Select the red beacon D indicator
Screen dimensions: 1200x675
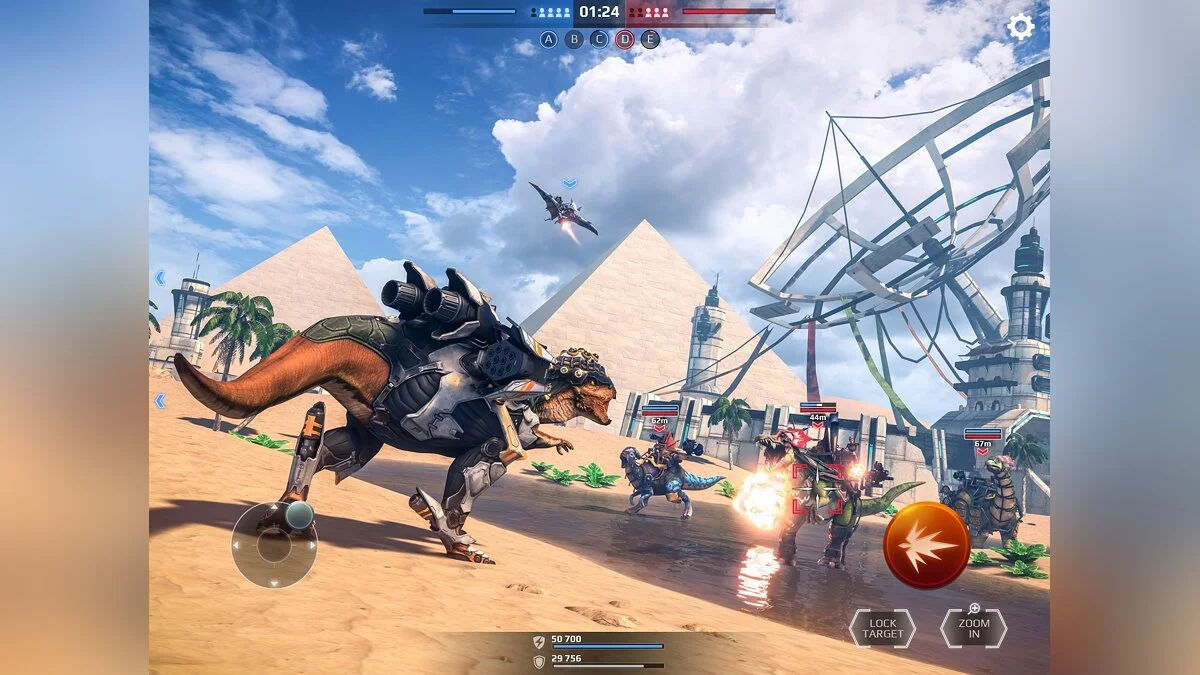coord(625,40)
